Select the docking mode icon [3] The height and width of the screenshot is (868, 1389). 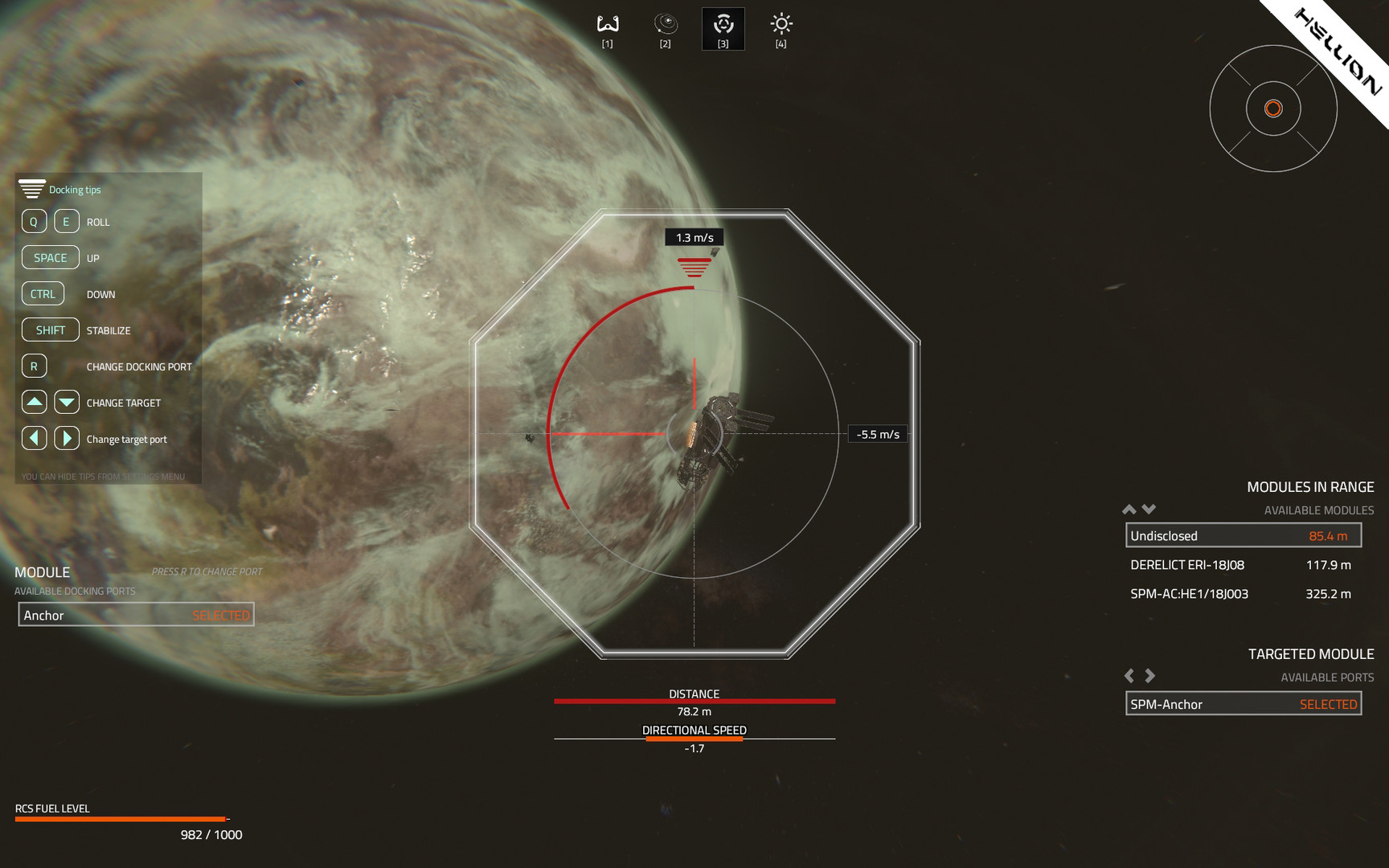click(723, 28)
